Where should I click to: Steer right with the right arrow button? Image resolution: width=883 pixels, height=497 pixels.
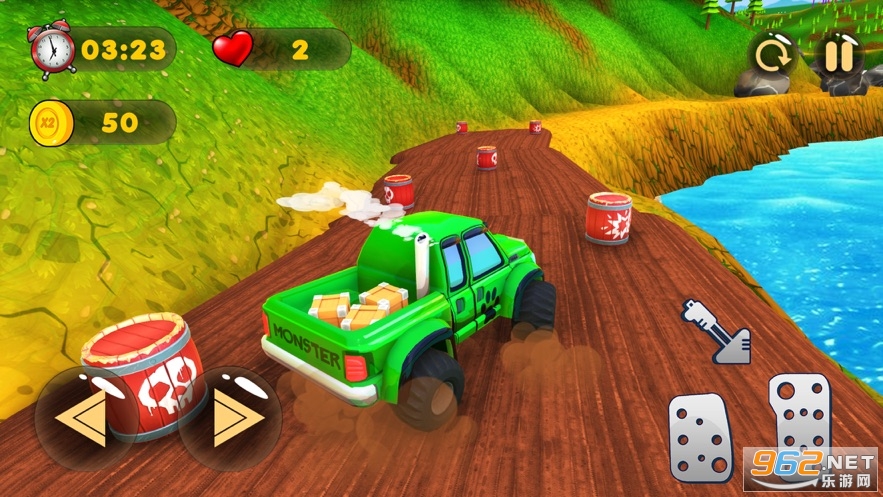[x=231, y=419]
